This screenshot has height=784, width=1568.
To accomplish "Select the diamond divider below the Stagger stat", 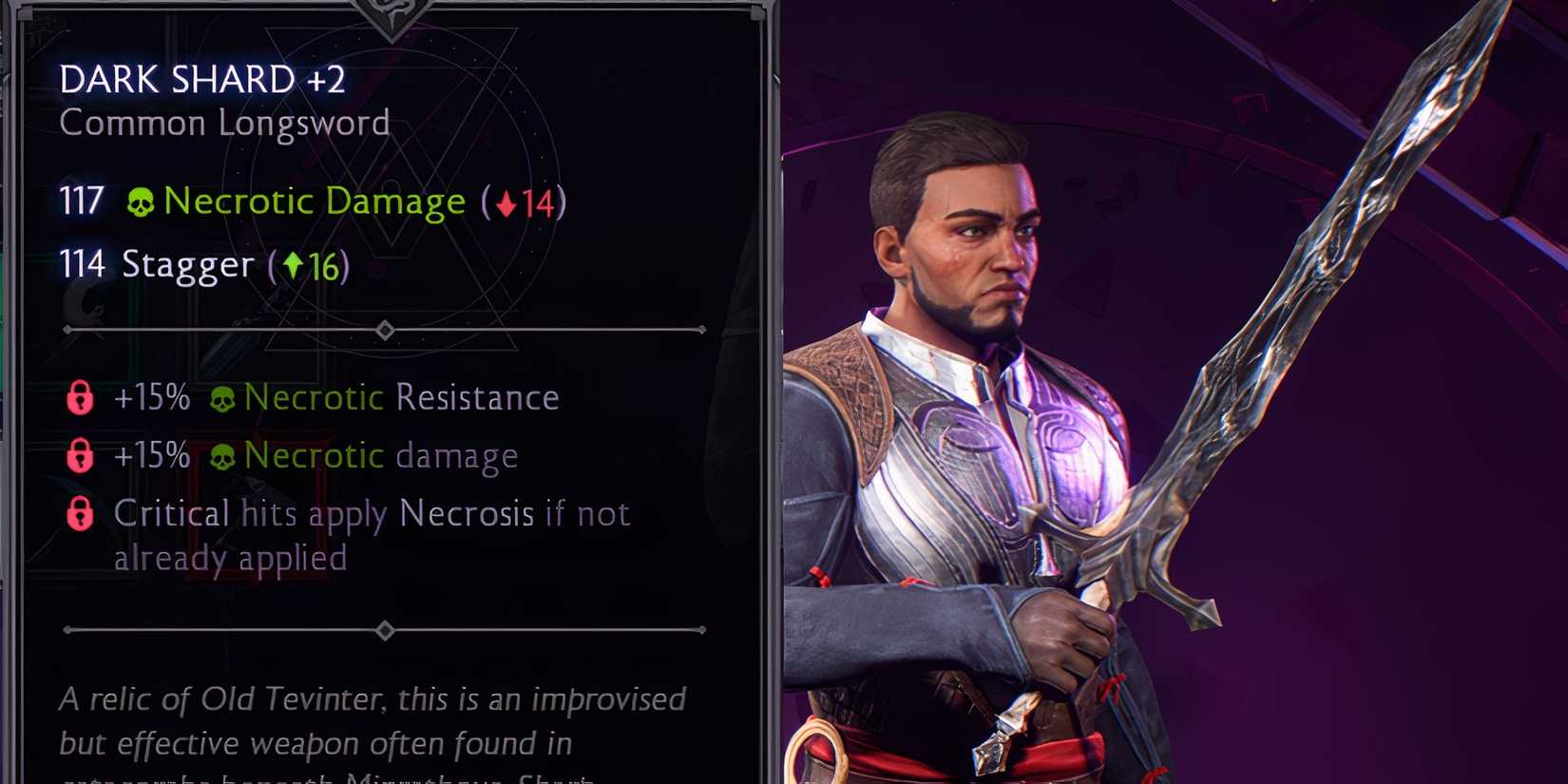I will pyautogui.click(x=386, y=329).
